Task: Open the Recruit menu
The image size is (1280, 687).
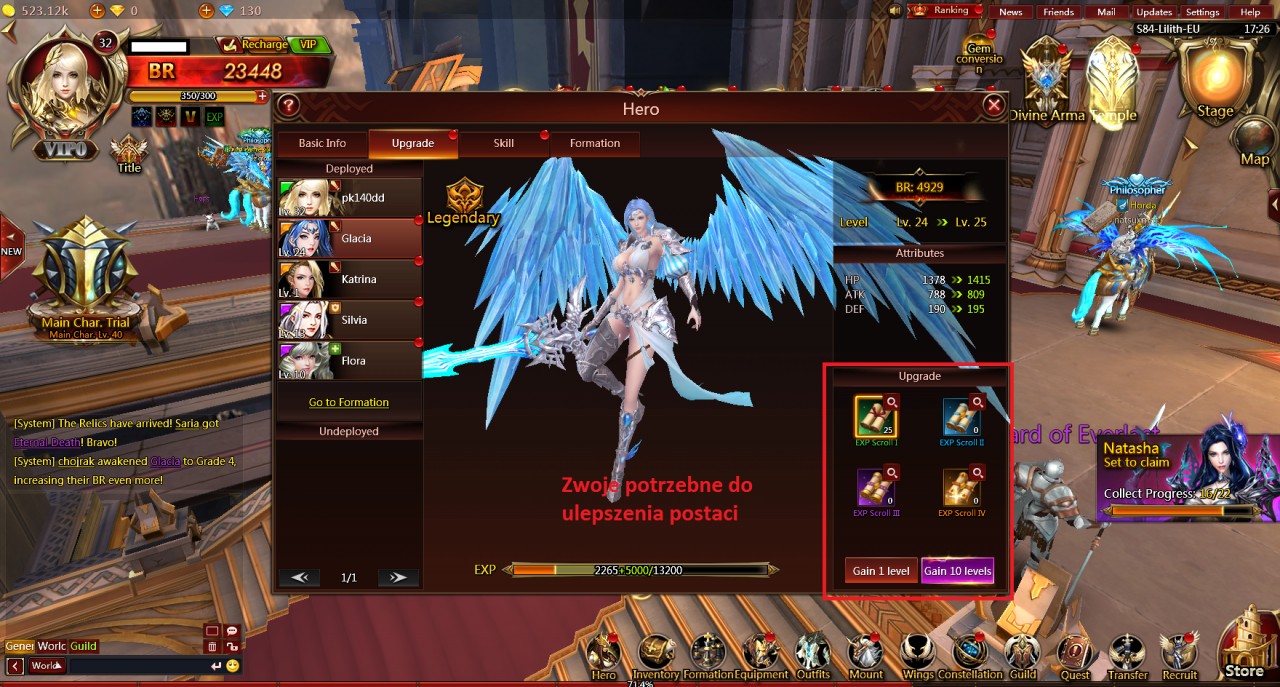Action: pos(1180,655)
